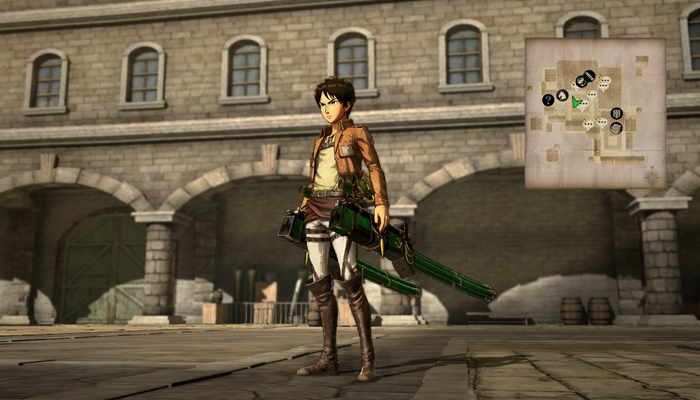The width and height of the screenshot is (700, 400).
Task: Select the green player arrow on the minimap
Action: click(575, 102)
